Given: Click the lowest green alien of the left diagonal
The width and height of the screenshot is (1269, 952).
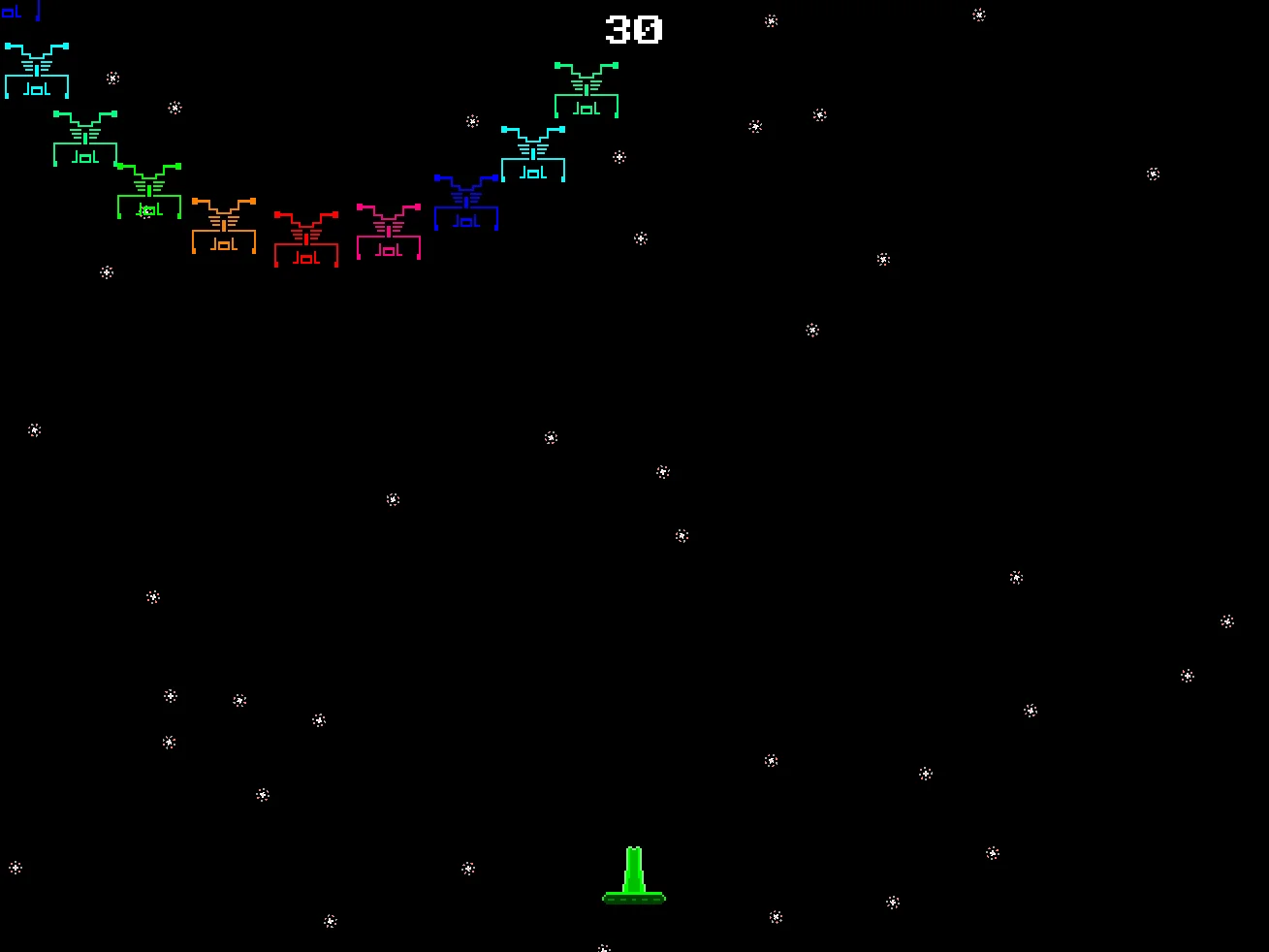Looking at the screenshot, I should pos(147,192).
